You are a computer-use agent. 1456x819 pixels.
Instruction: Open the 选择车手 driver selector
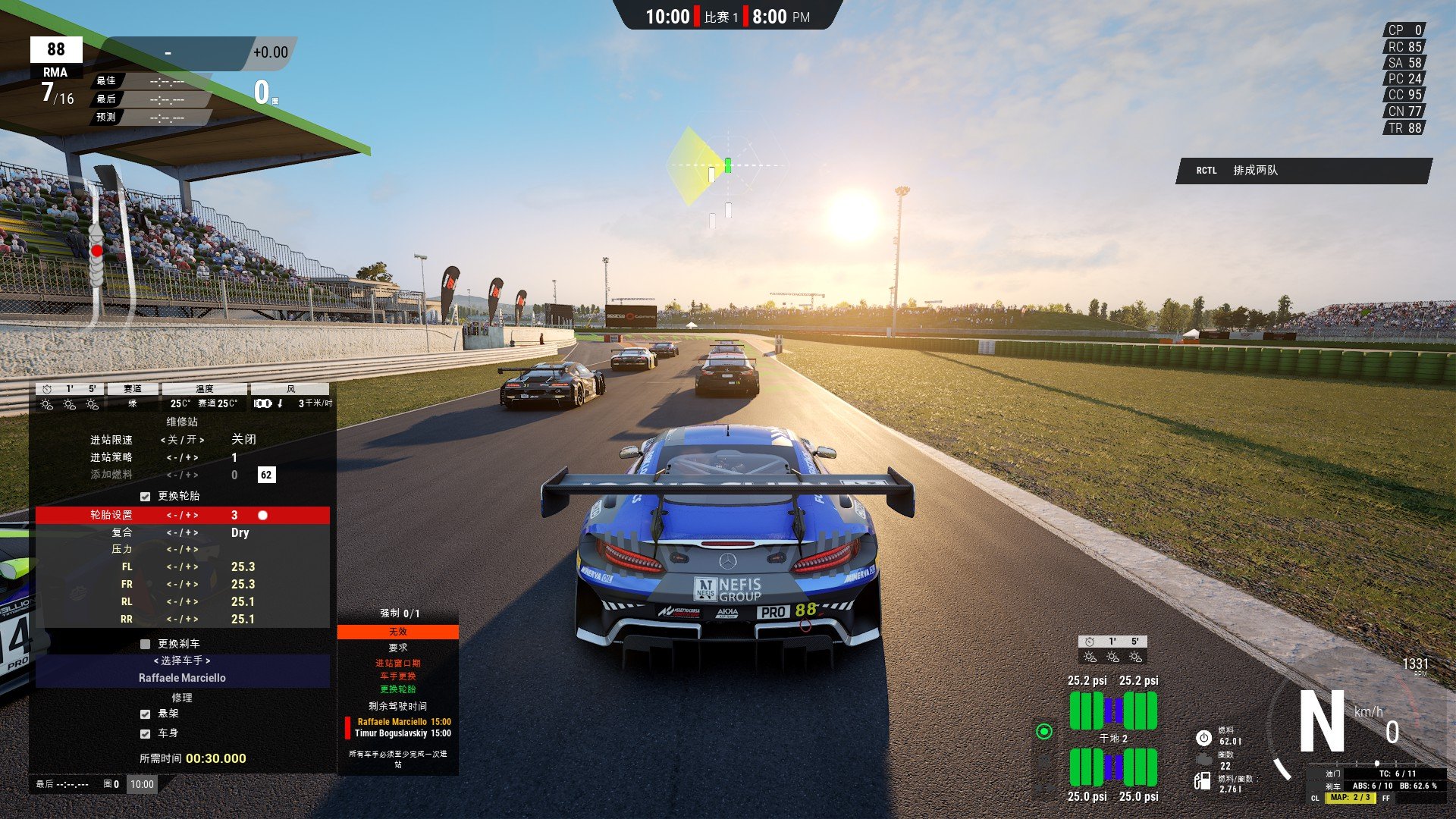coord(182,661)
